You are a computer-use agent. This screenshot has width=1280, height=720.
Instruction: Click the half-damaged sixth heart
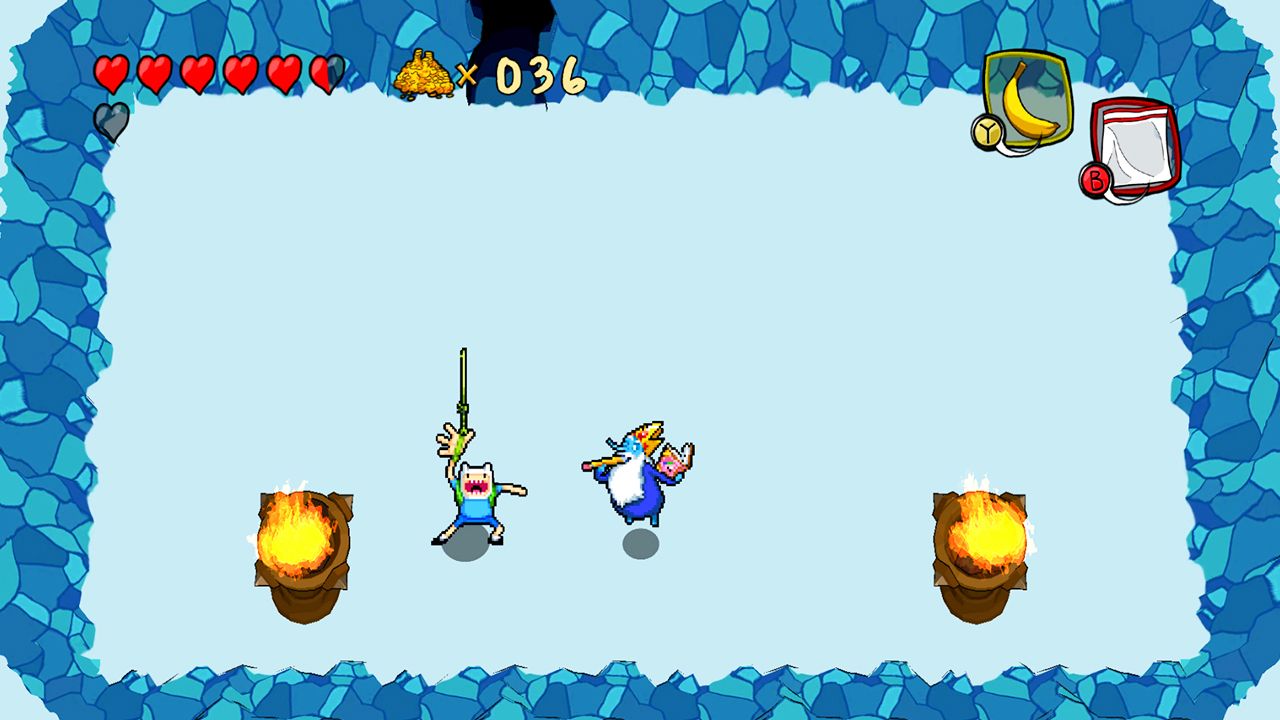pyautogui.click(x=325, y=71)
